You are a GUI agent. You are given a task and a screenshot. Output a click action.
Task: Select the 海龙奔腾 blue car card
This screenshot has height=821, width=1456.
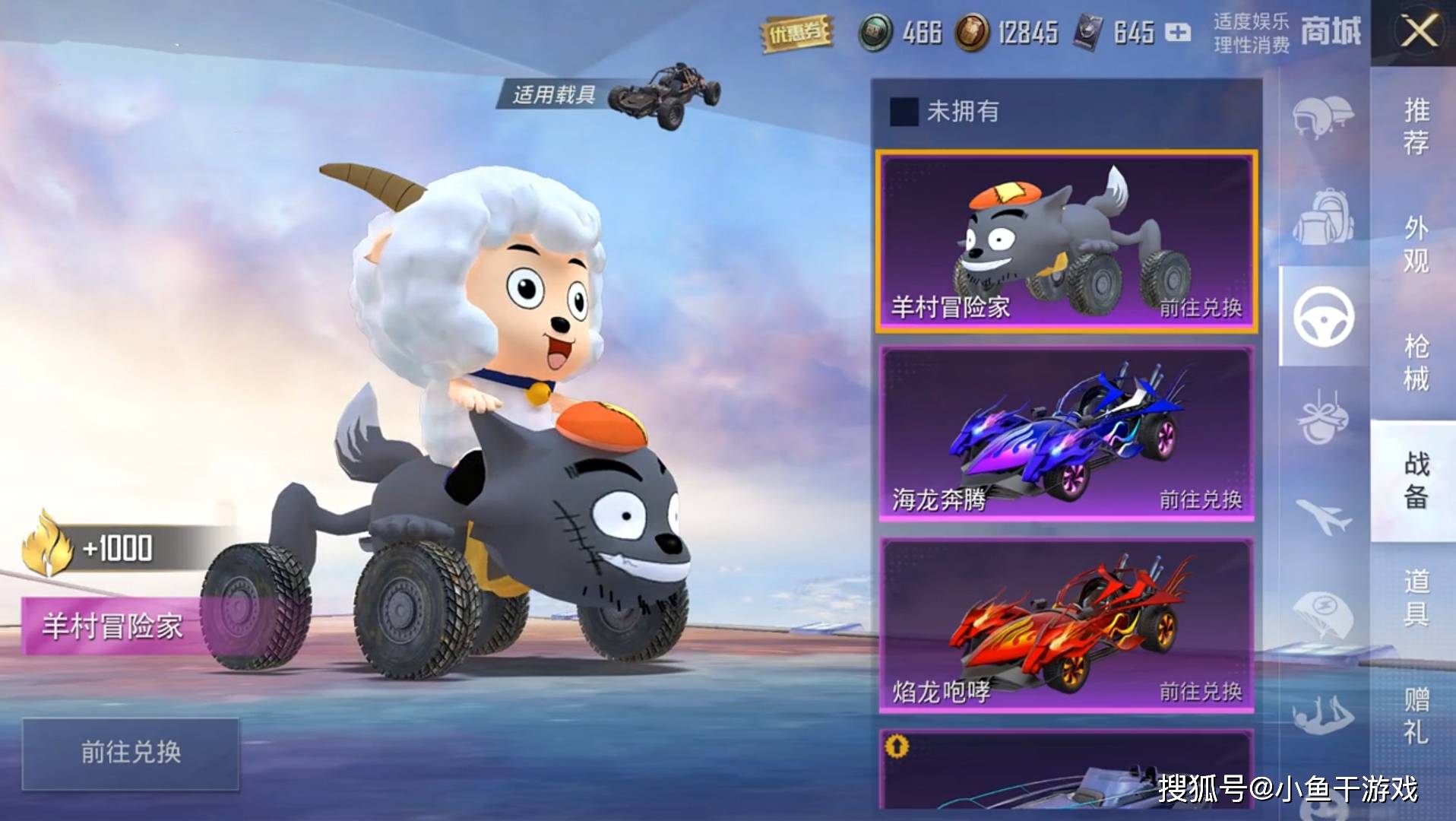1066,434
